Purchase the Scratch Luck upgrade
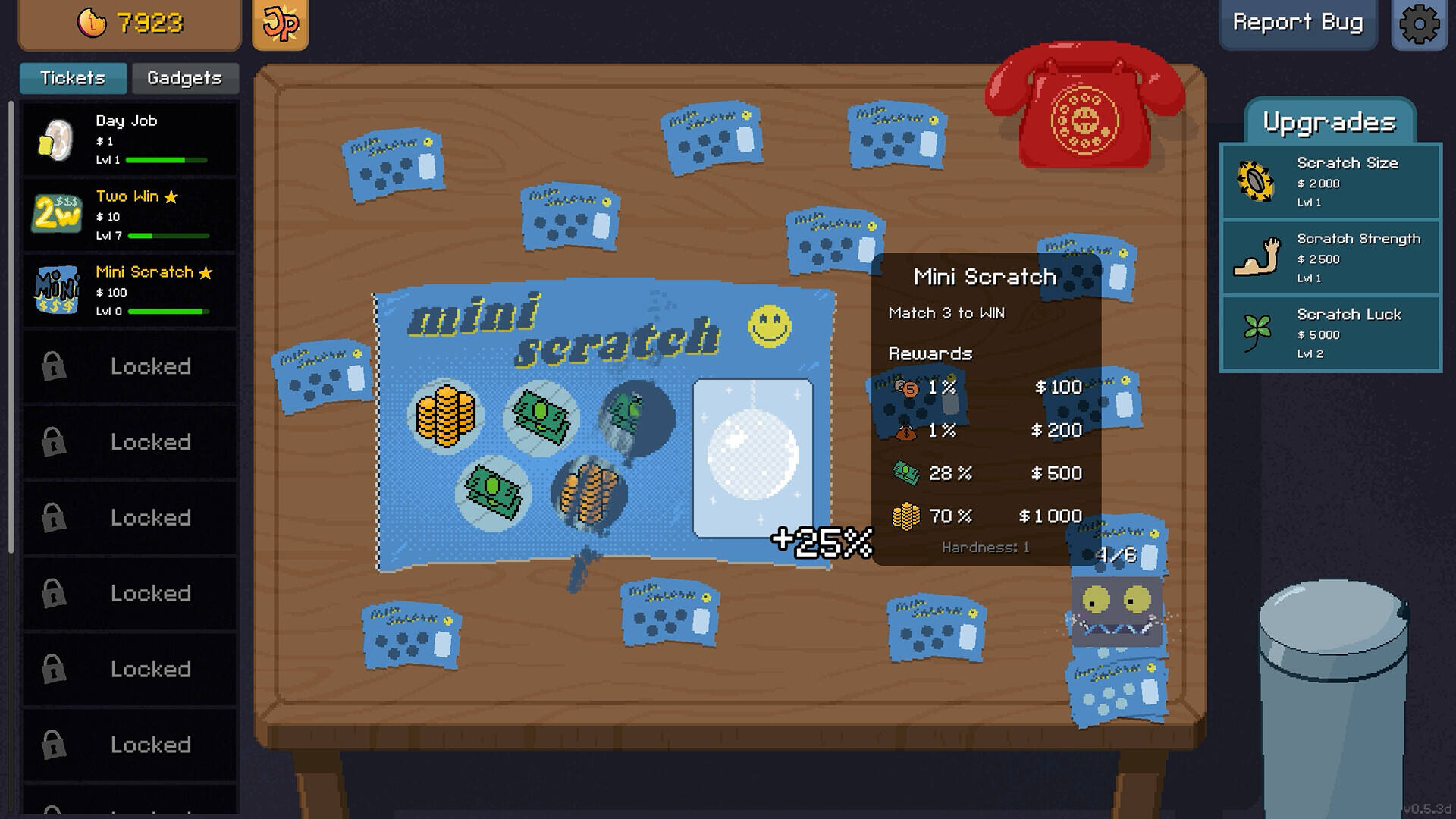 click(x=1329, y=334)
